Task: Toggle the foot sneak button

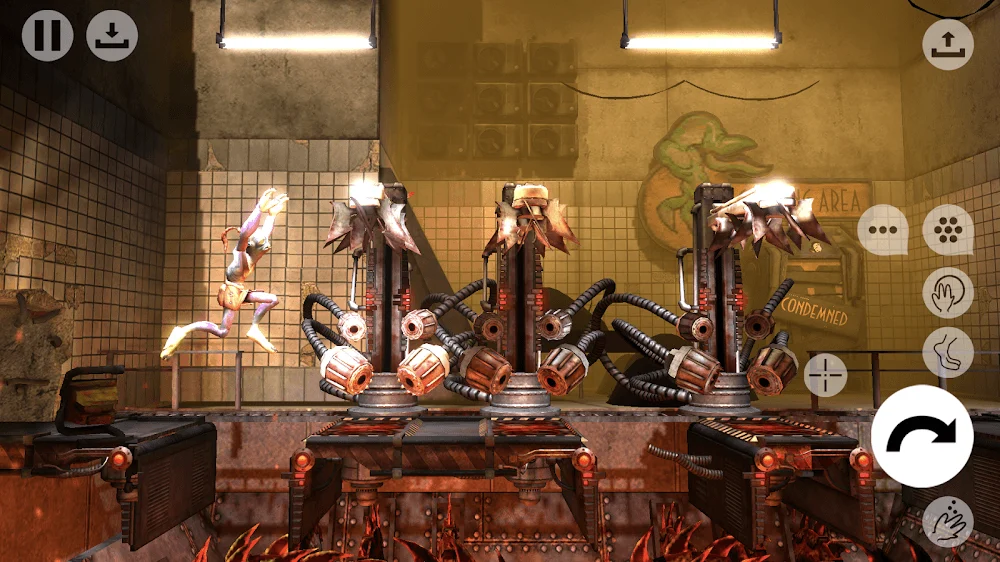Action: [947, 352]
